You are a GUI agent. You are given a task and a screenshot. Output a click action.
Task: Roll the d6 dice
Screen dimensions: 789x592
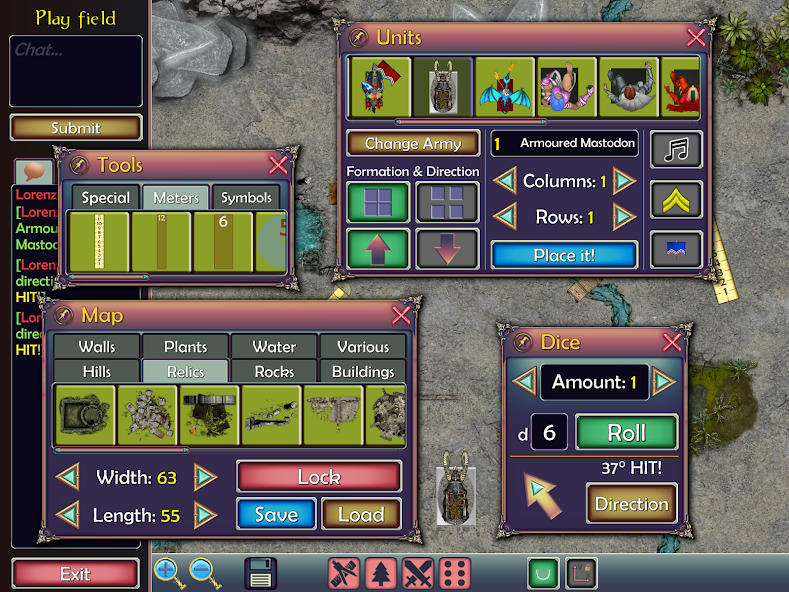coord(626,433)
